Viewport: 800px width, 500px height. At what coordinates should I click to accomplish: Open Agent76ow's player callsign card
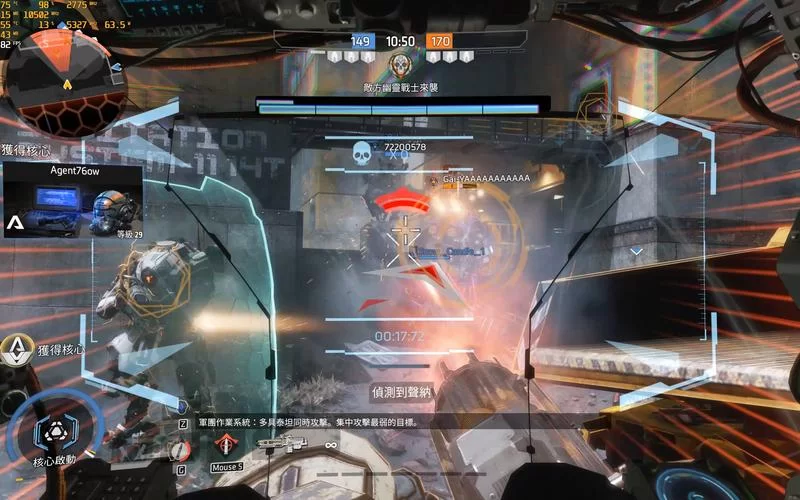72,199
